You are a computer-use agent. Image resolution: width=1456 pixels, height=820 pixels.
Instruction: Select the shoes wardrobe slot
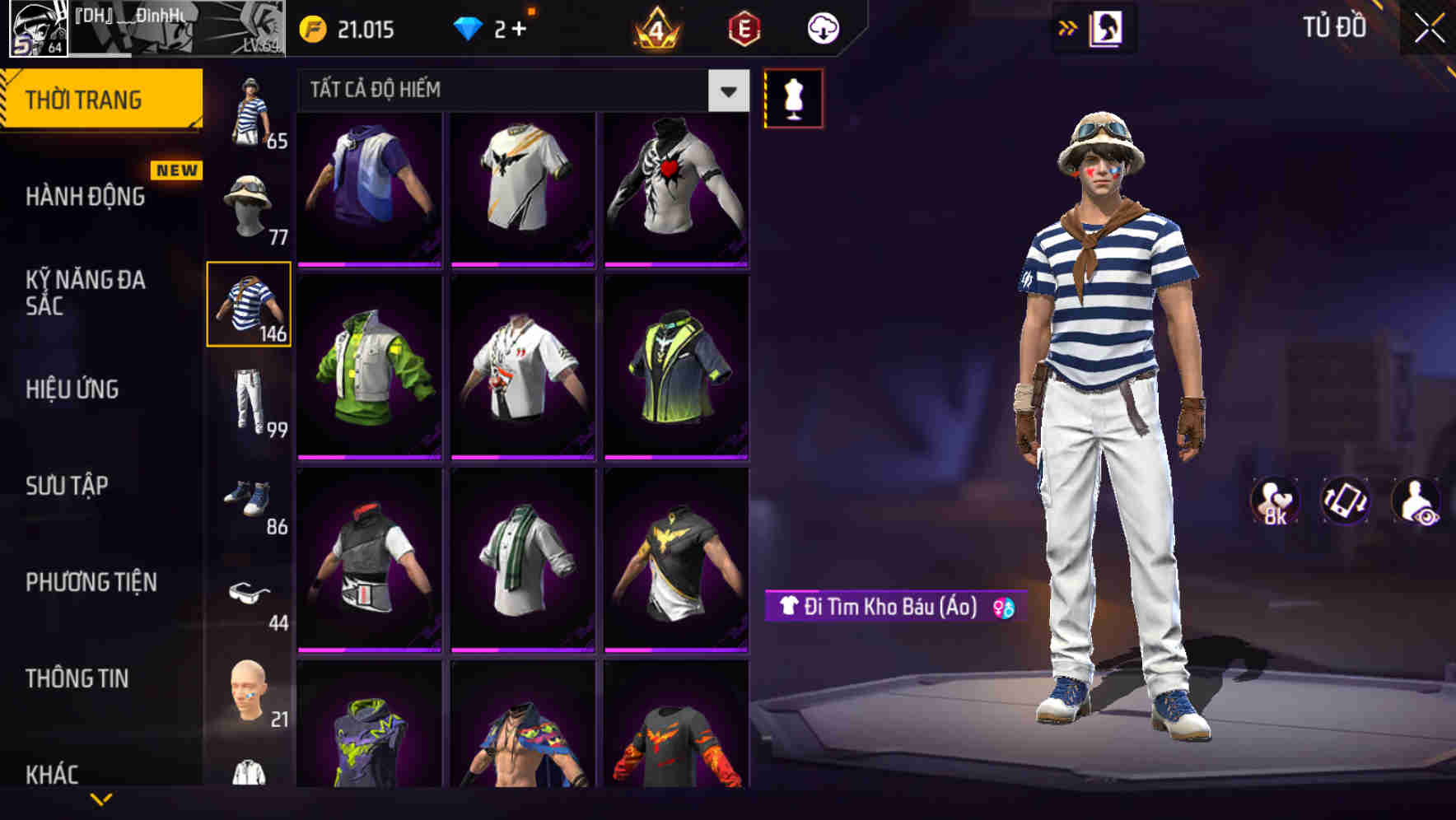click(250, 500)
